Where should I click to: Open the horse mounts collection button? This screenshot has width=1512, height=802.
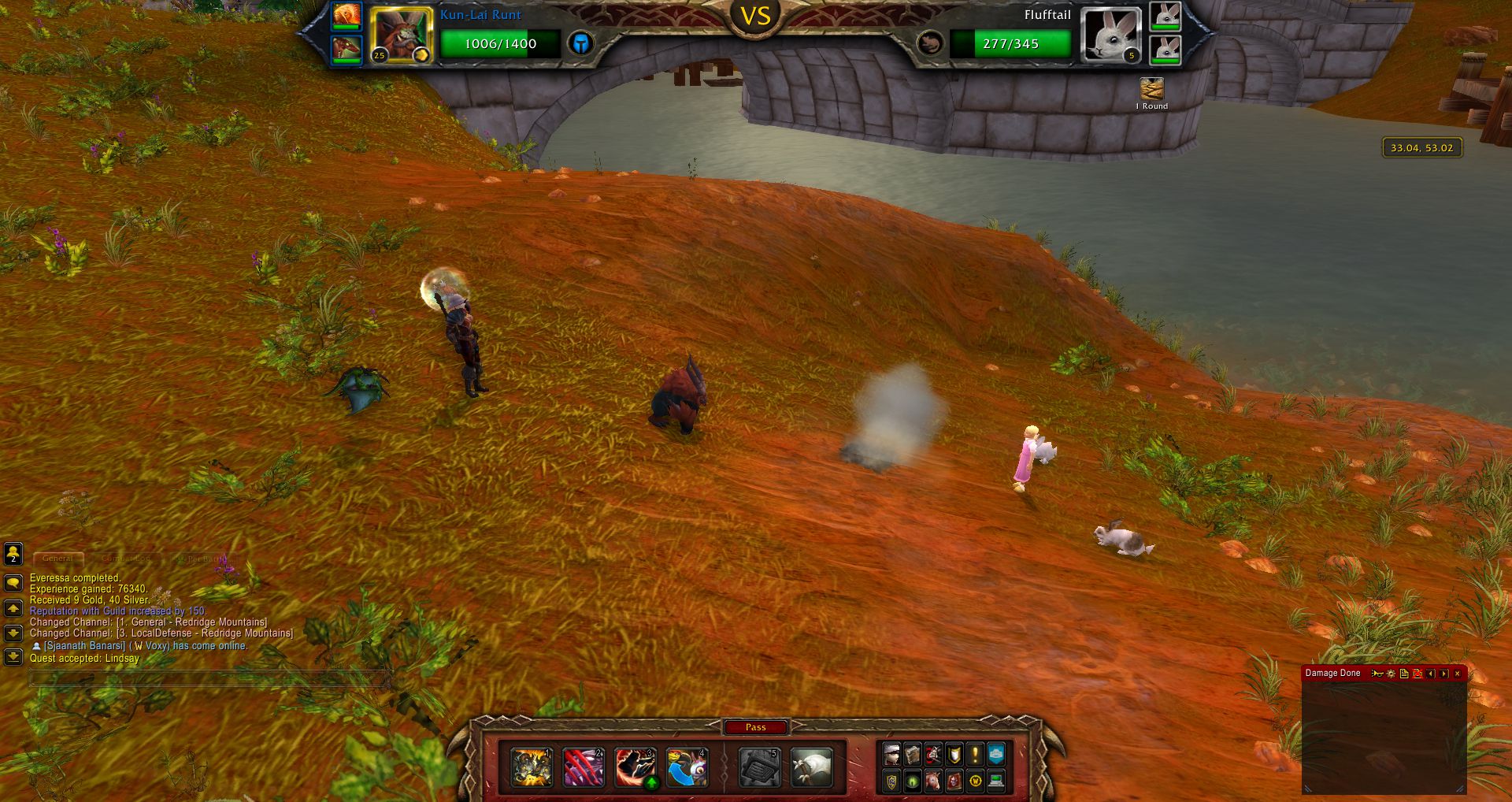pos(933,781)
